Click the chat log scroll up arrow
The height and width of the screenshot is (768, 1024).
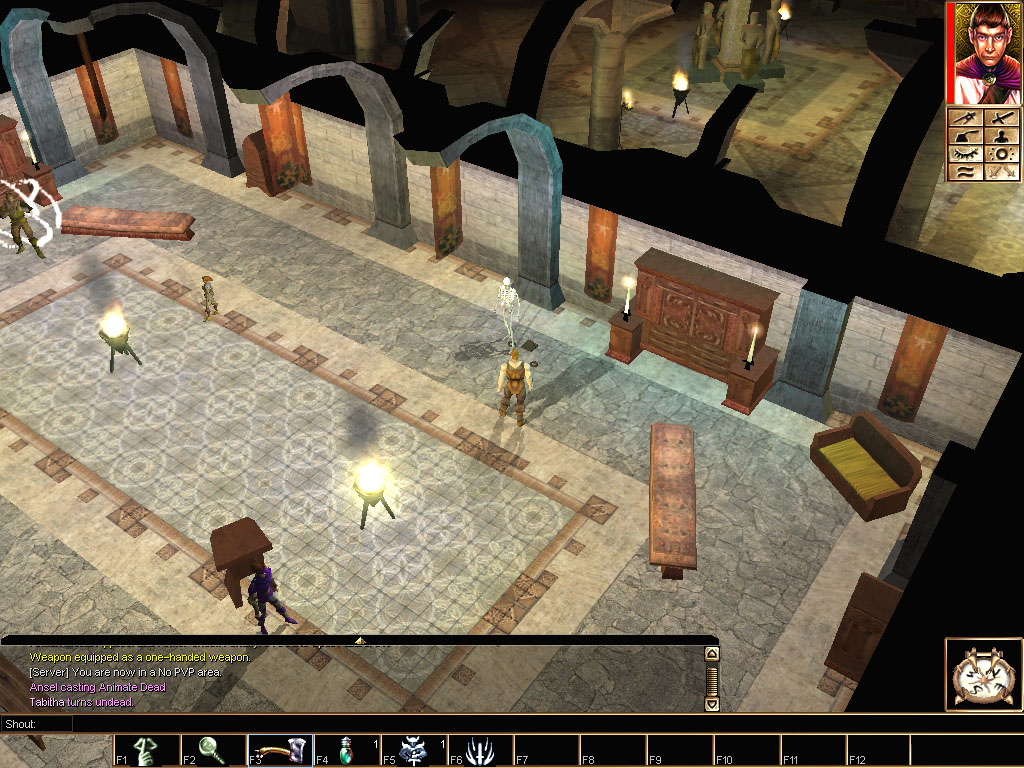[x=712, y=654]
